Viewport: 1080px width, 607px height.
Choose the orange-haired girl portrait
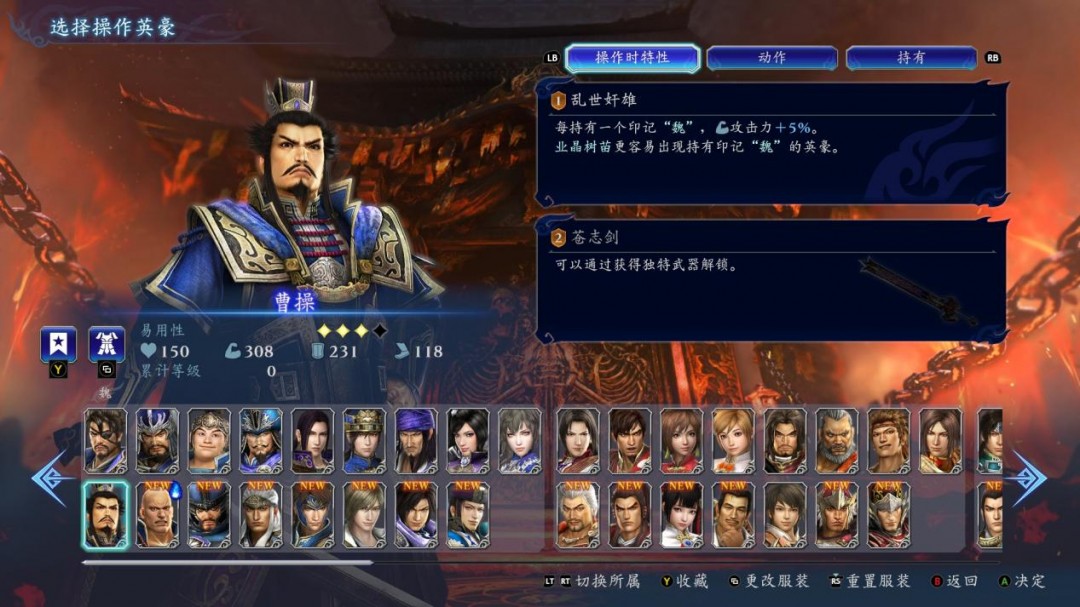733,440
